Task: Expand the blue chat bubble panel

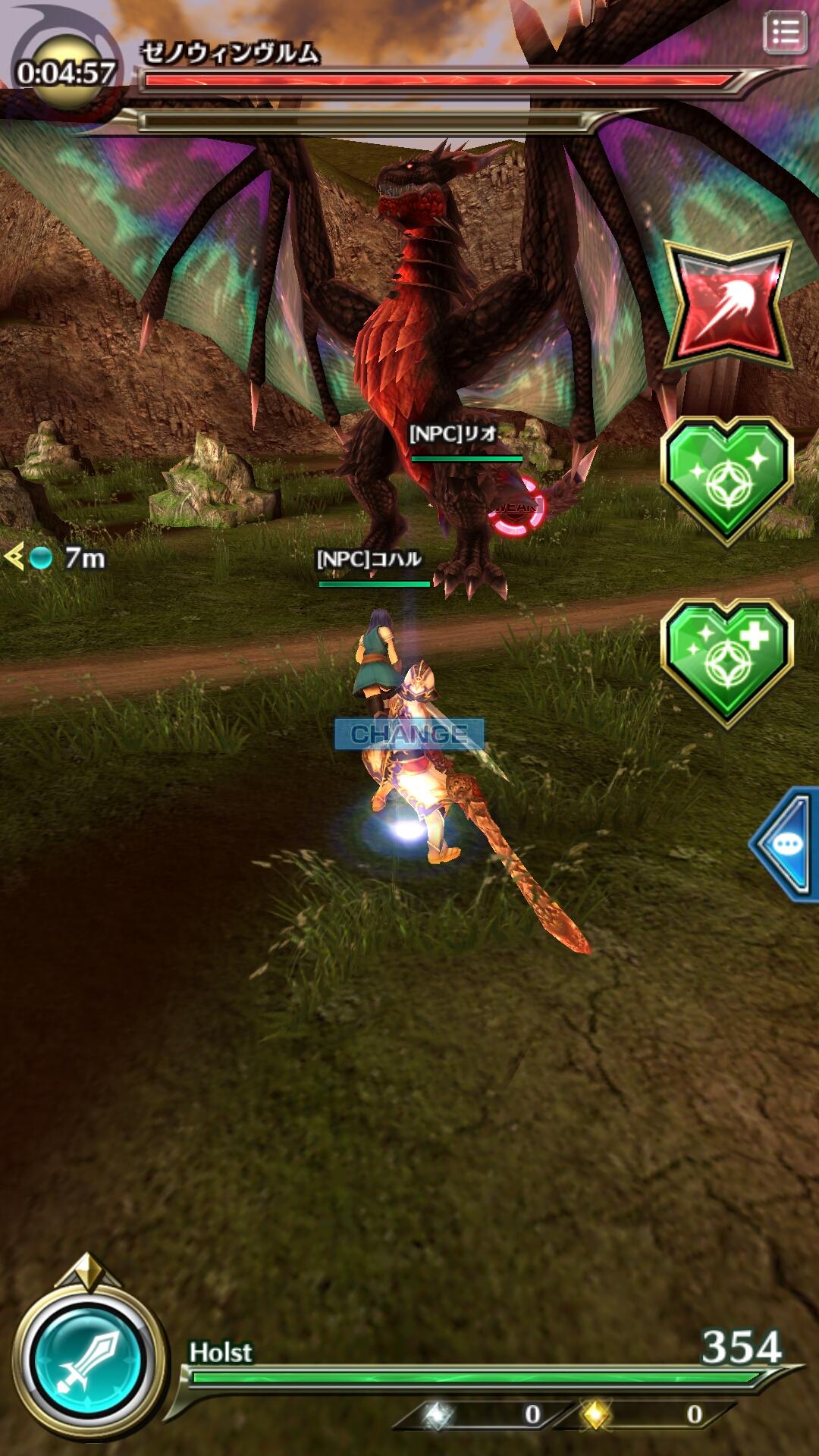Action: coord(787,843)
